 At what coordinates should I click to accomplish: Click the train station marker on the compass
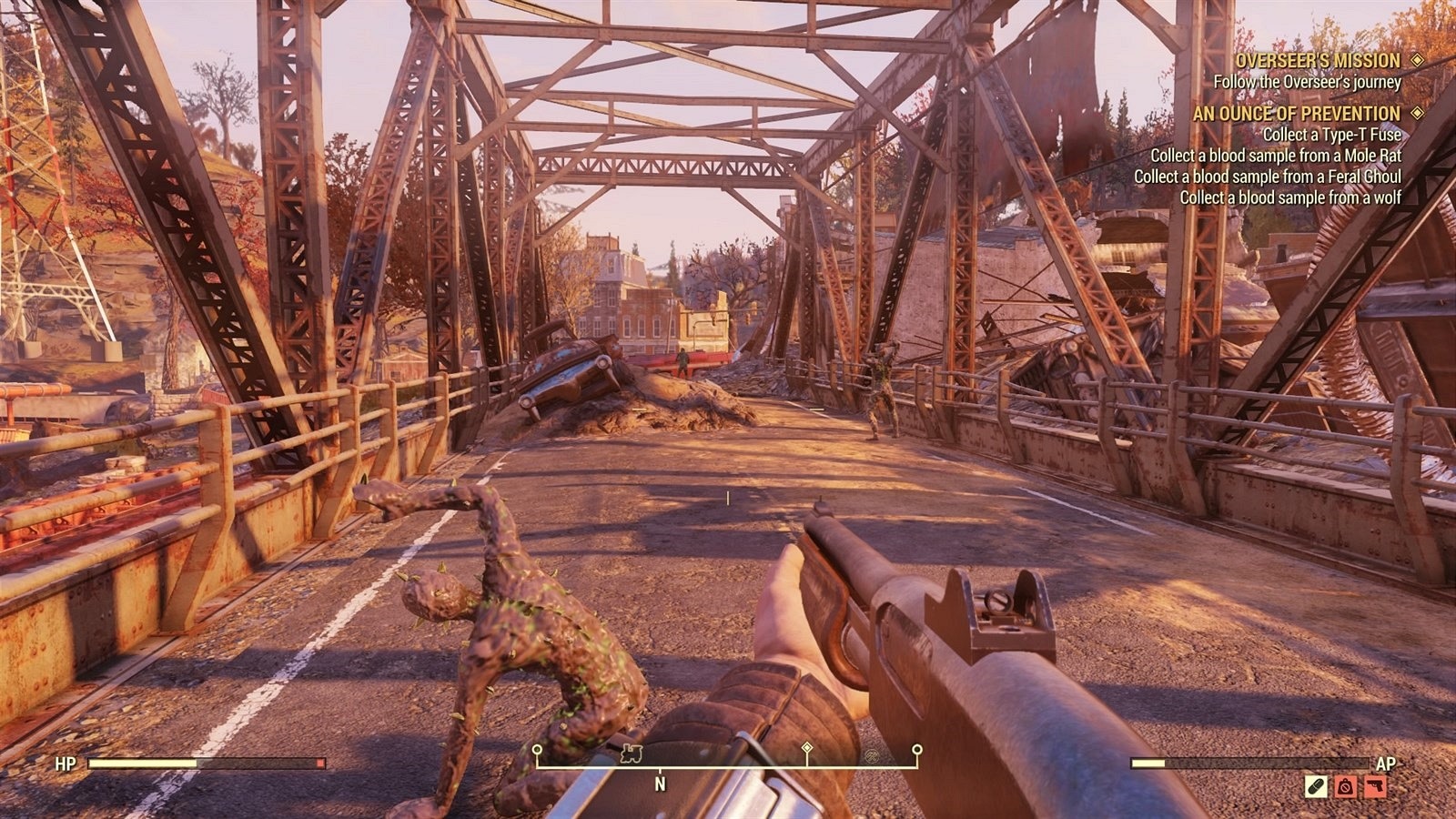[631, 753]
